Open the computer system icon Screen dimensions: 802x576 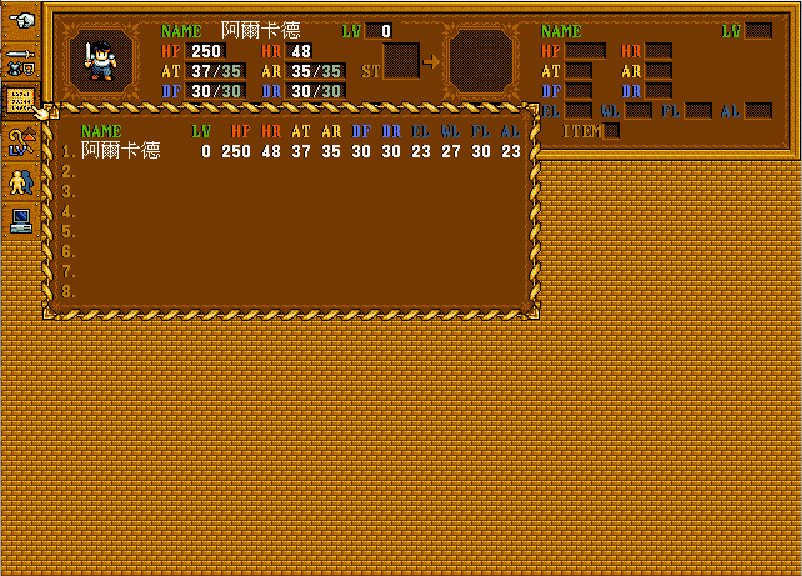(20, 220)
